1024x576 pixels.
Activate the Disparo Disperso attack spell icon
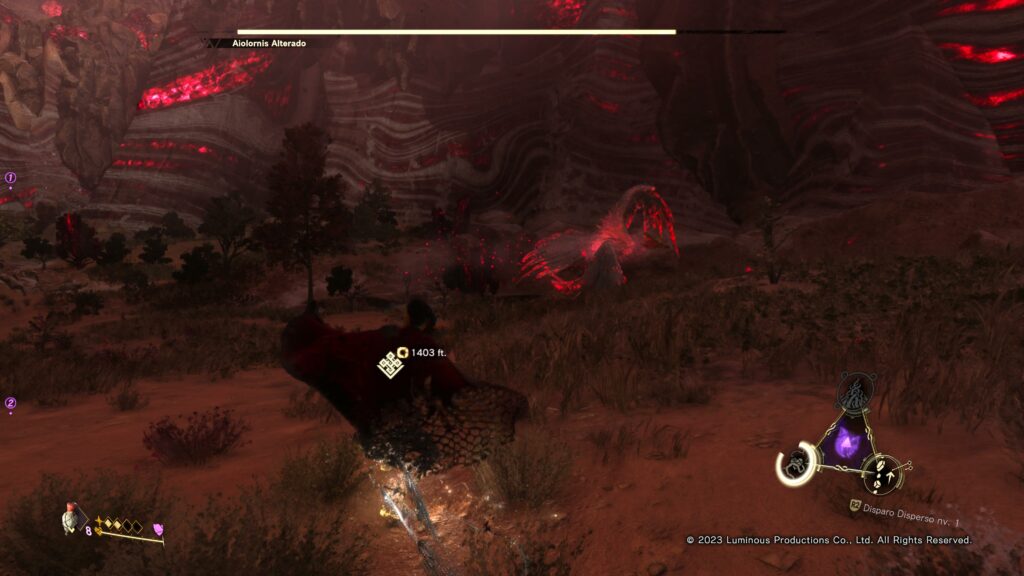pyautogui.click(x=882, y=472)
